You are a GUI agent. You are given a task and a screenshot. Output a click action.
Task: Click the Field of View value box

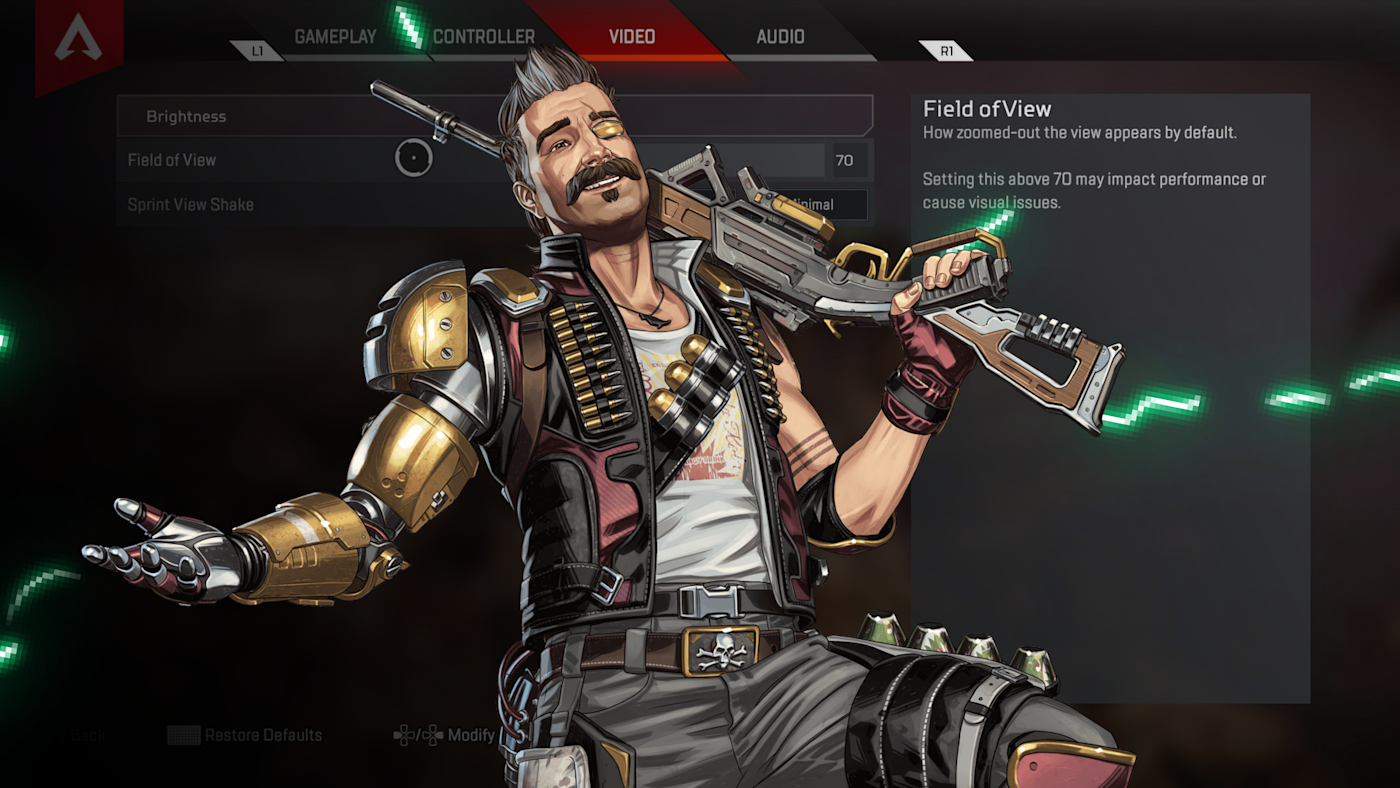tap(845, 160)
